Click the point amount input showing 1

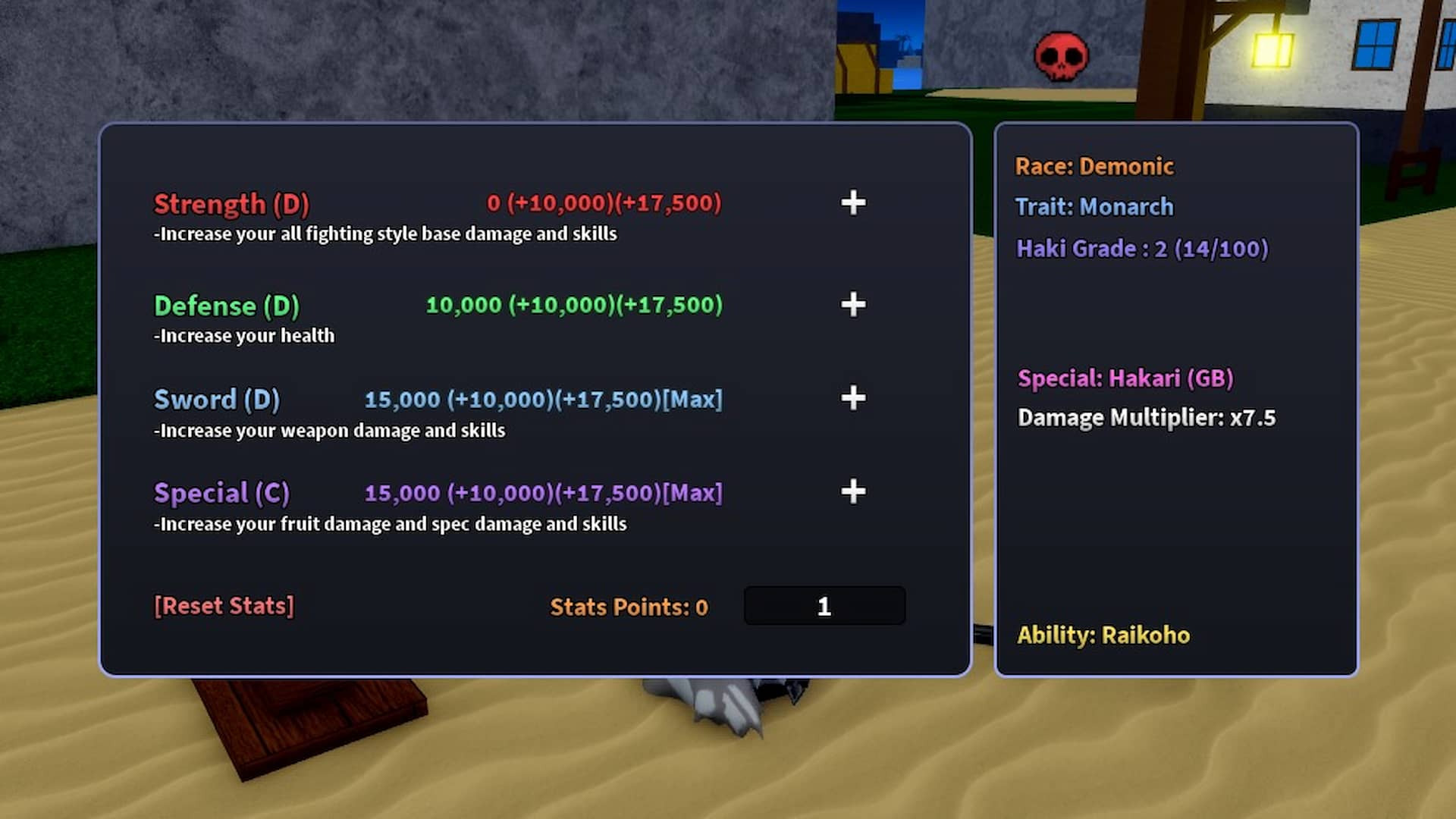(x=824, y=605)
